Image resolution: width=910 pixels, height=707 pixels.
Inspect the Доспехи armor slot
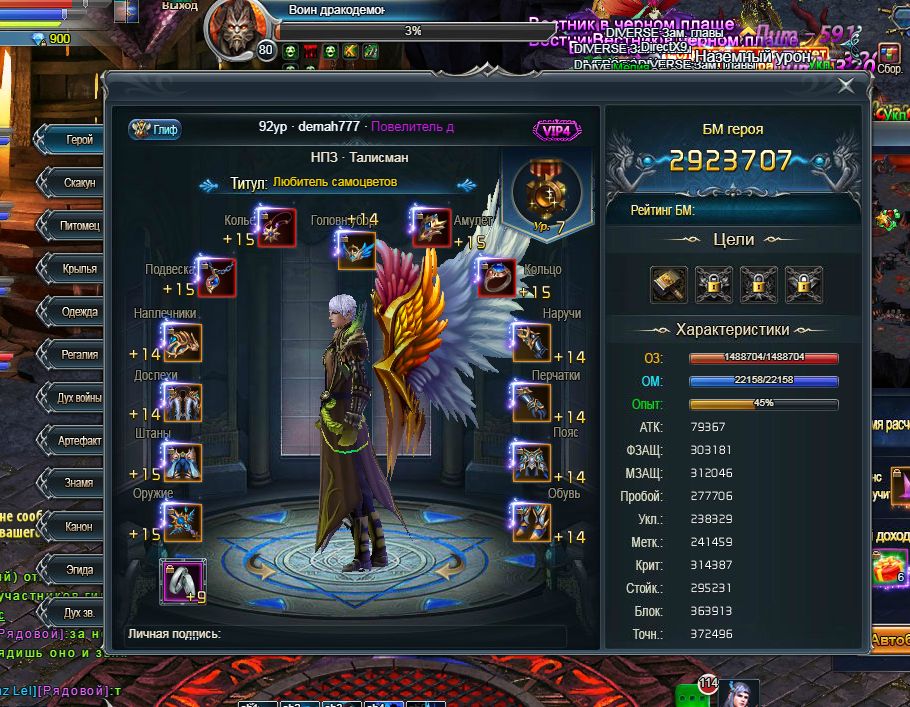(182, 403)
